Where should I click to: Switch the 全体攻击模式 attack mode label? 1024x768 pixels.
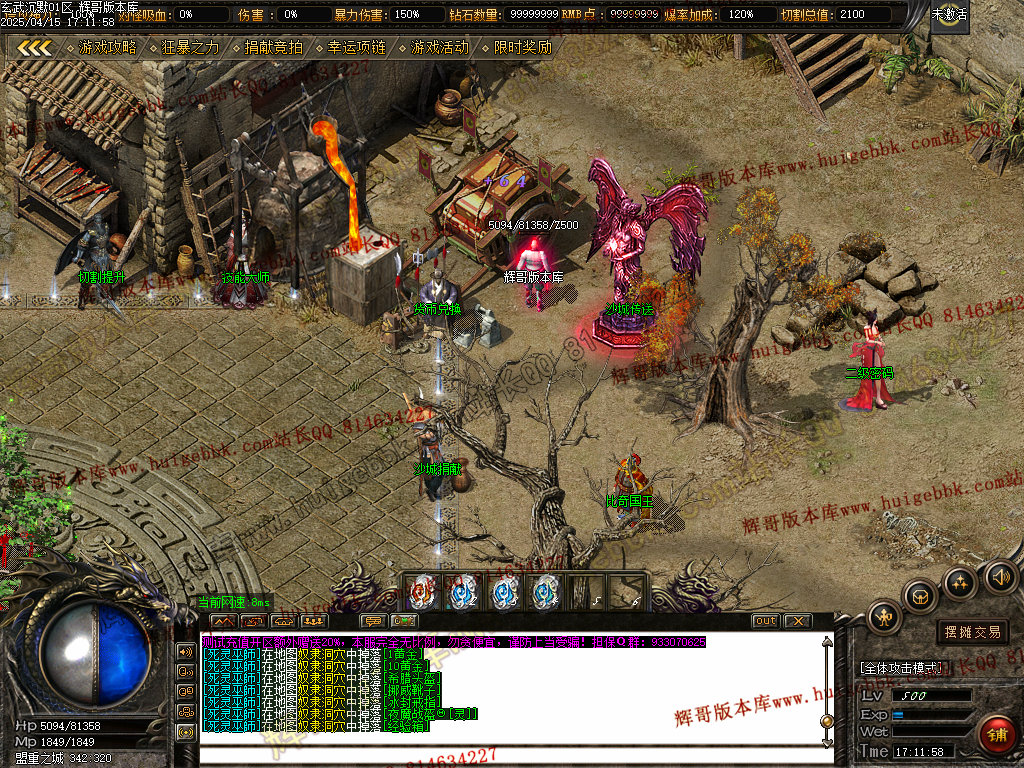pyautogui.click(x=900, y=668)
